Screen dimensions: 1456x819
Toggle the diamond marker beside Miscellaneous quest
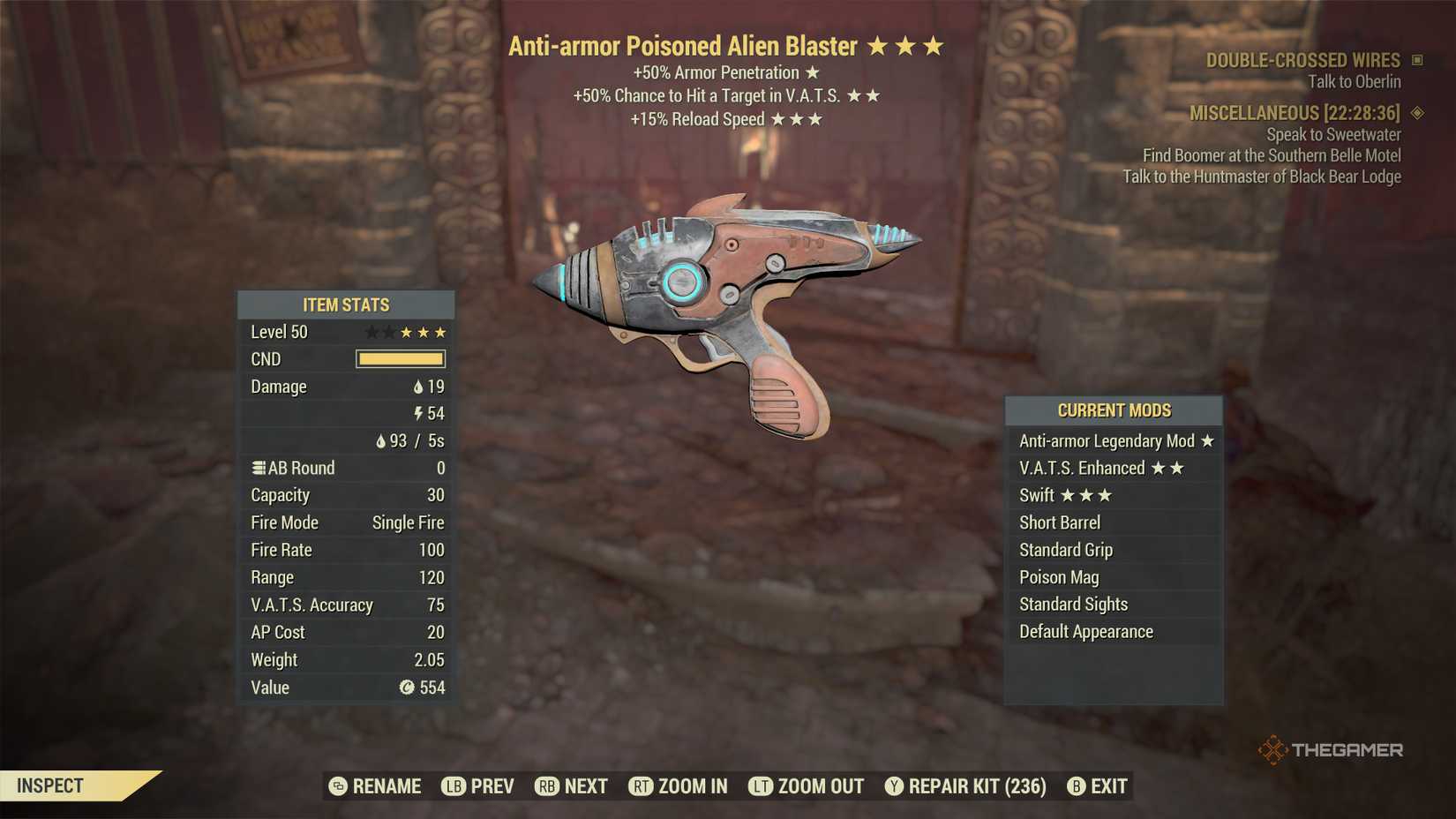coord(1418,113)
